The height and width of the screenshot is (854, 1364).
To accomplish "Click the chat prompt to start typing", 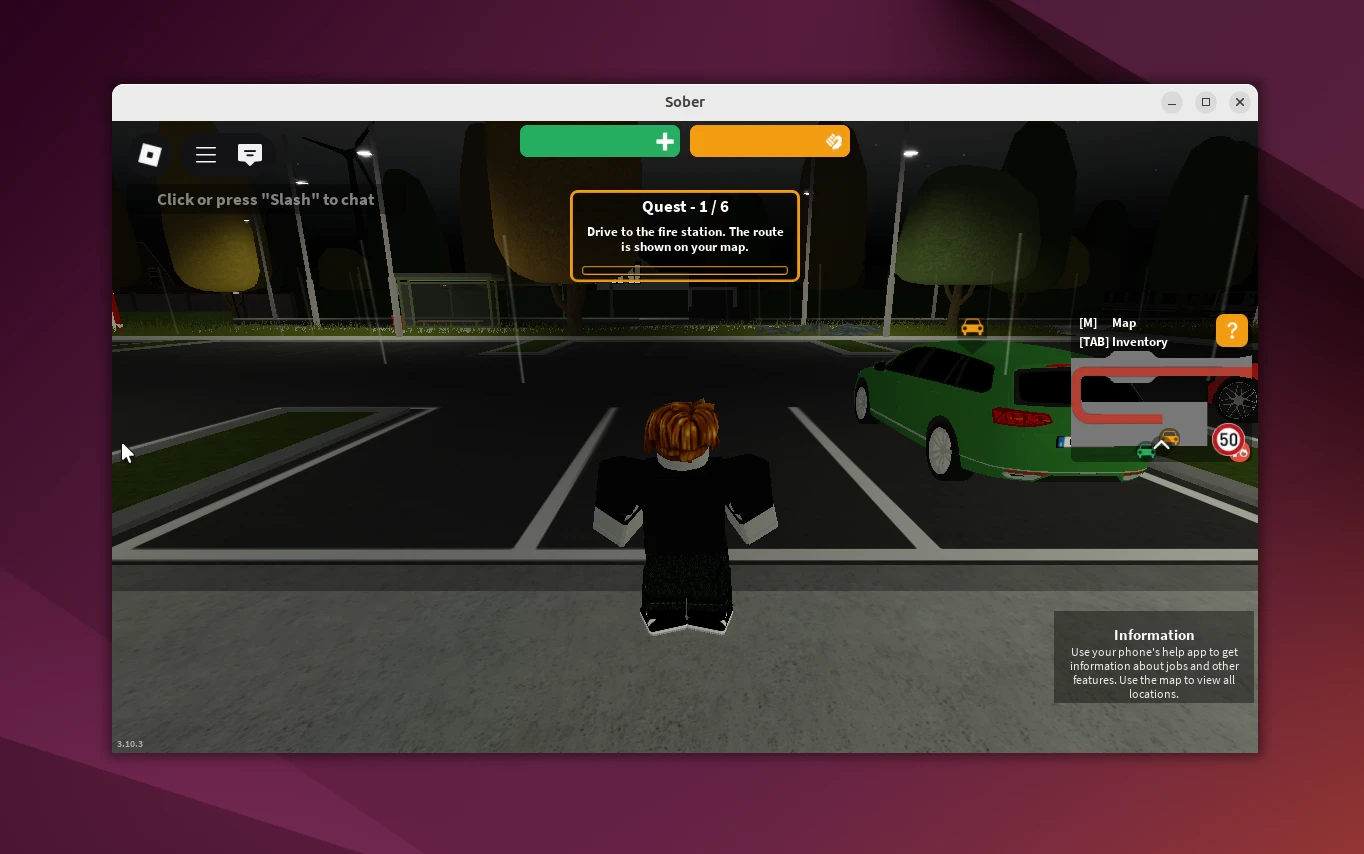I will 265,199.
